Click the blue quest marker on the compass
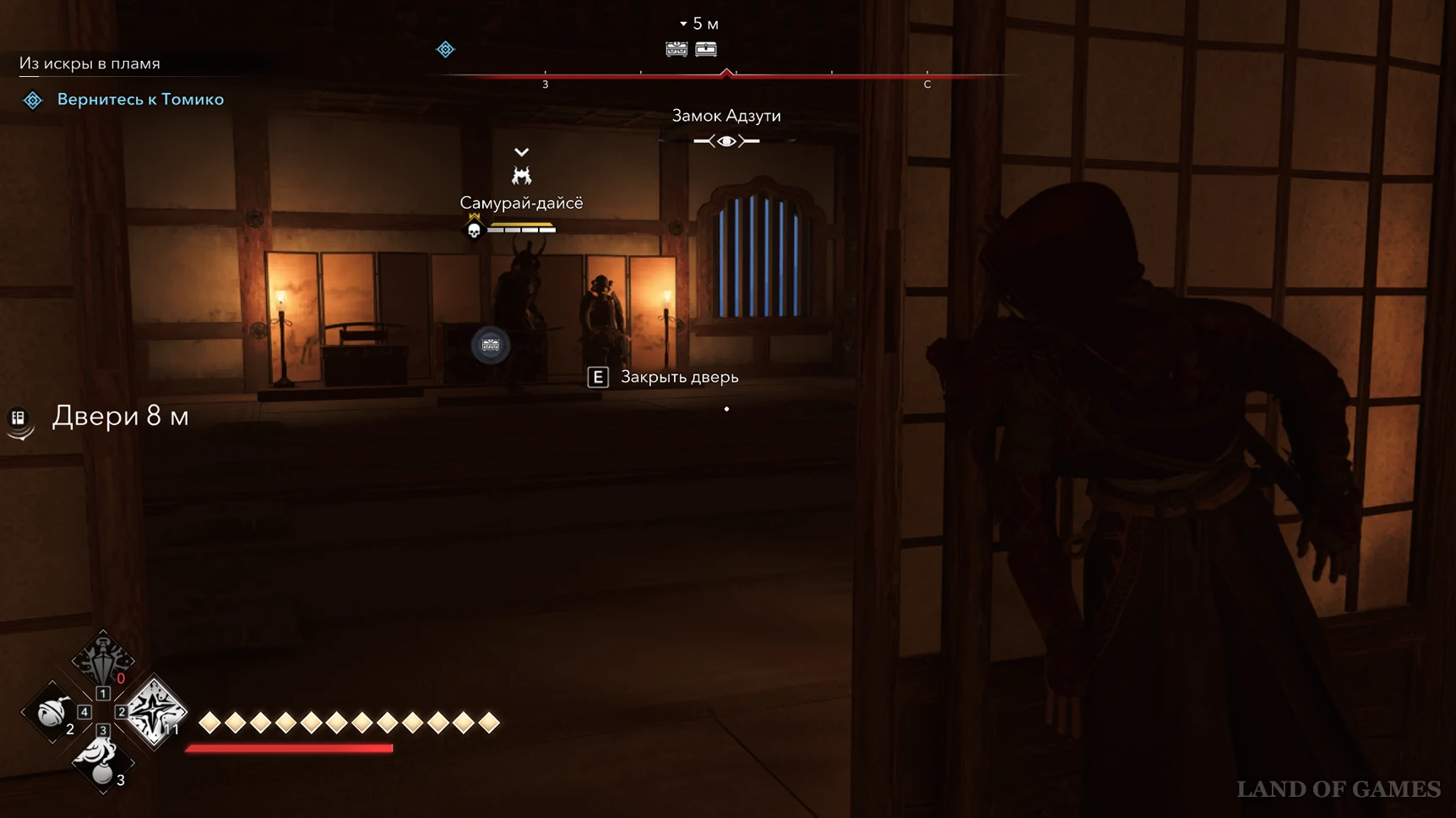This screenshot has width=1456, height=818. click(x=445, y=50)
